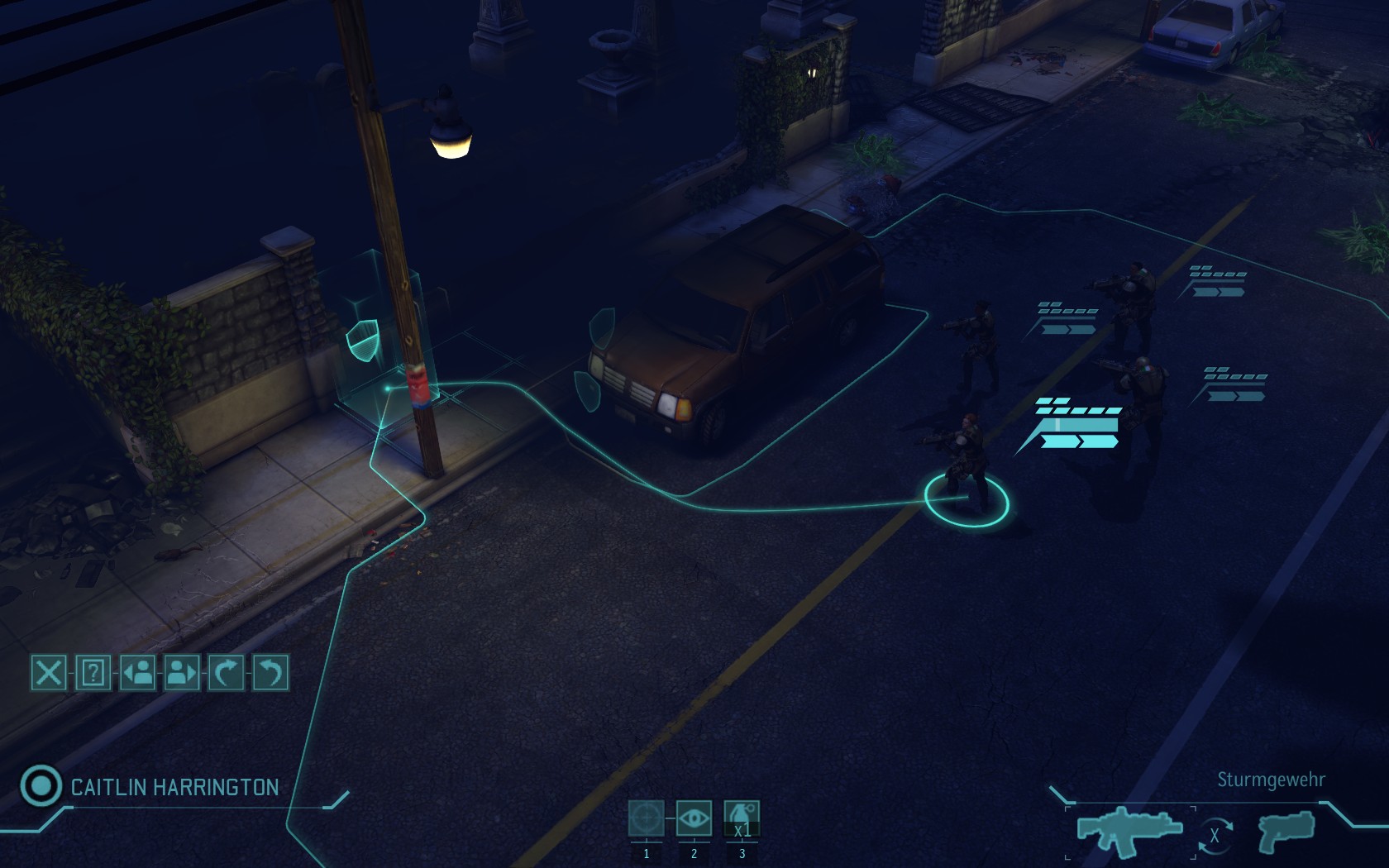The width and height of the screenshot is (1389, 868).
Task: Open the question mark info button
Action: 93,672
